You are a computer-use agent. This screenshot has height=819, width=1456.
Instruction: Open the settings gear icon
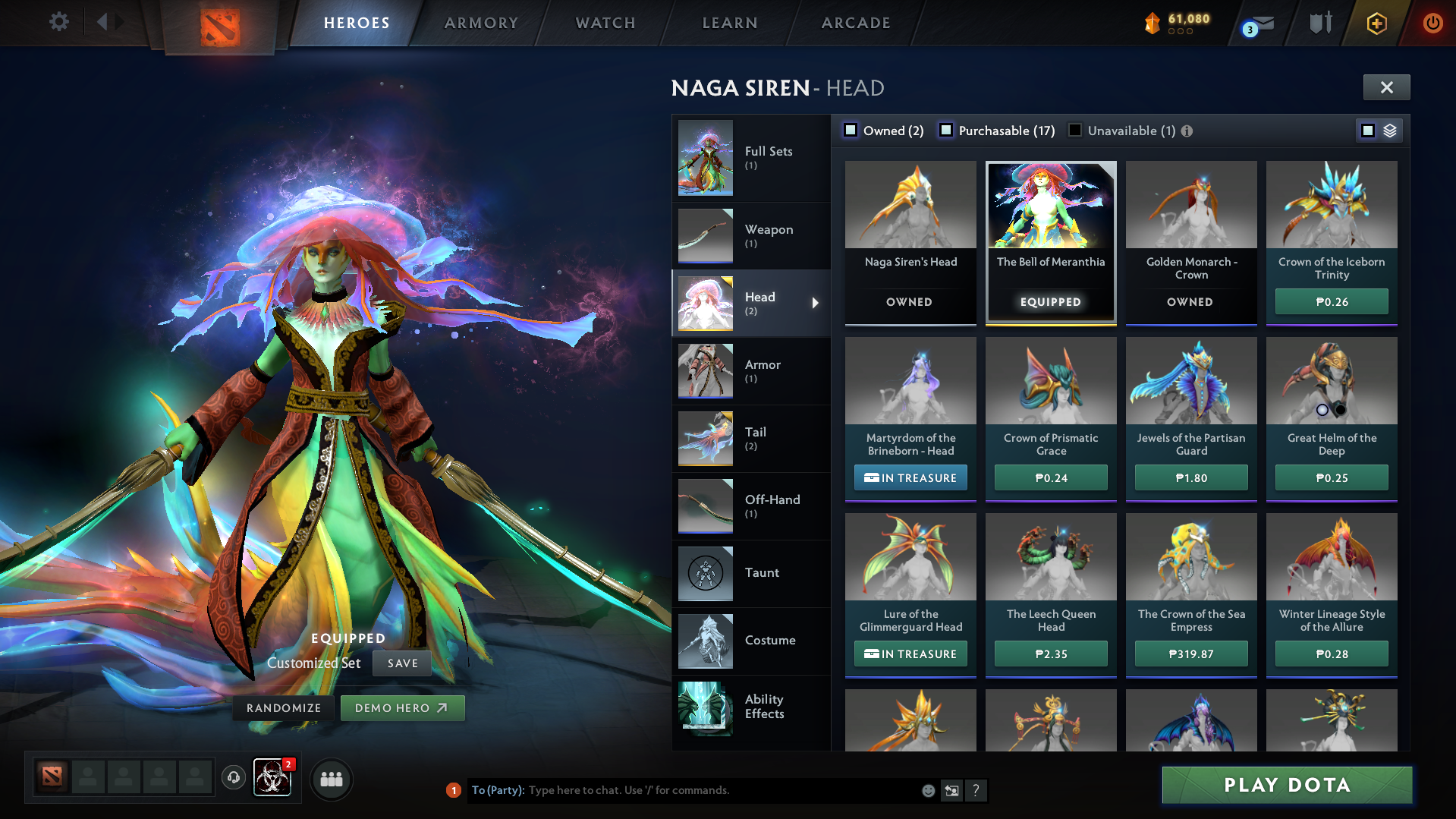[58, 23]
